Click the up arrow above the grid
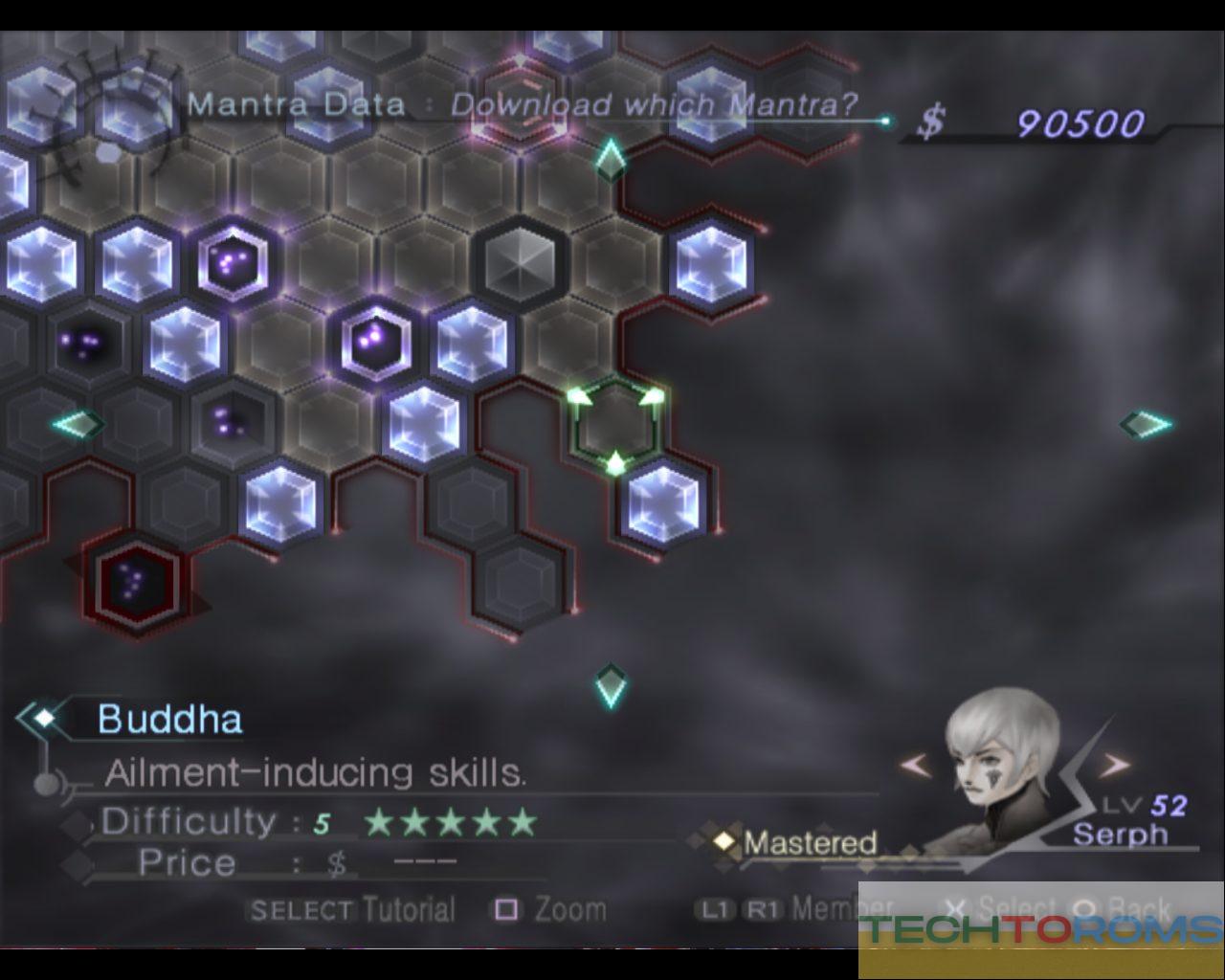The image size is (1225, 980). [610, 159]
